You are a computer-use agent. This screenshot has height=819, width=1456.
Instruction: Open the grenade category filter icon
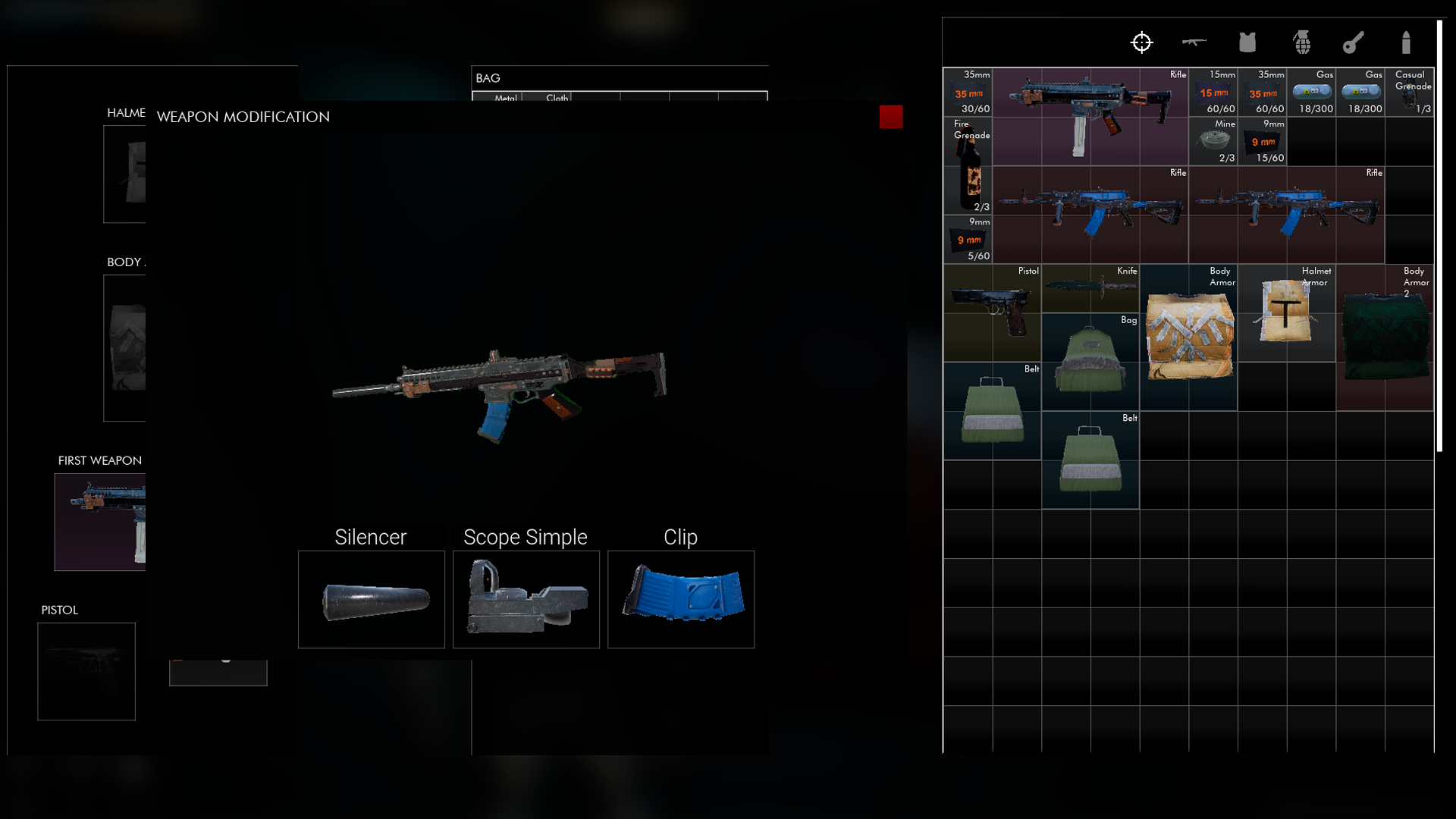[x=1303, y=43]
